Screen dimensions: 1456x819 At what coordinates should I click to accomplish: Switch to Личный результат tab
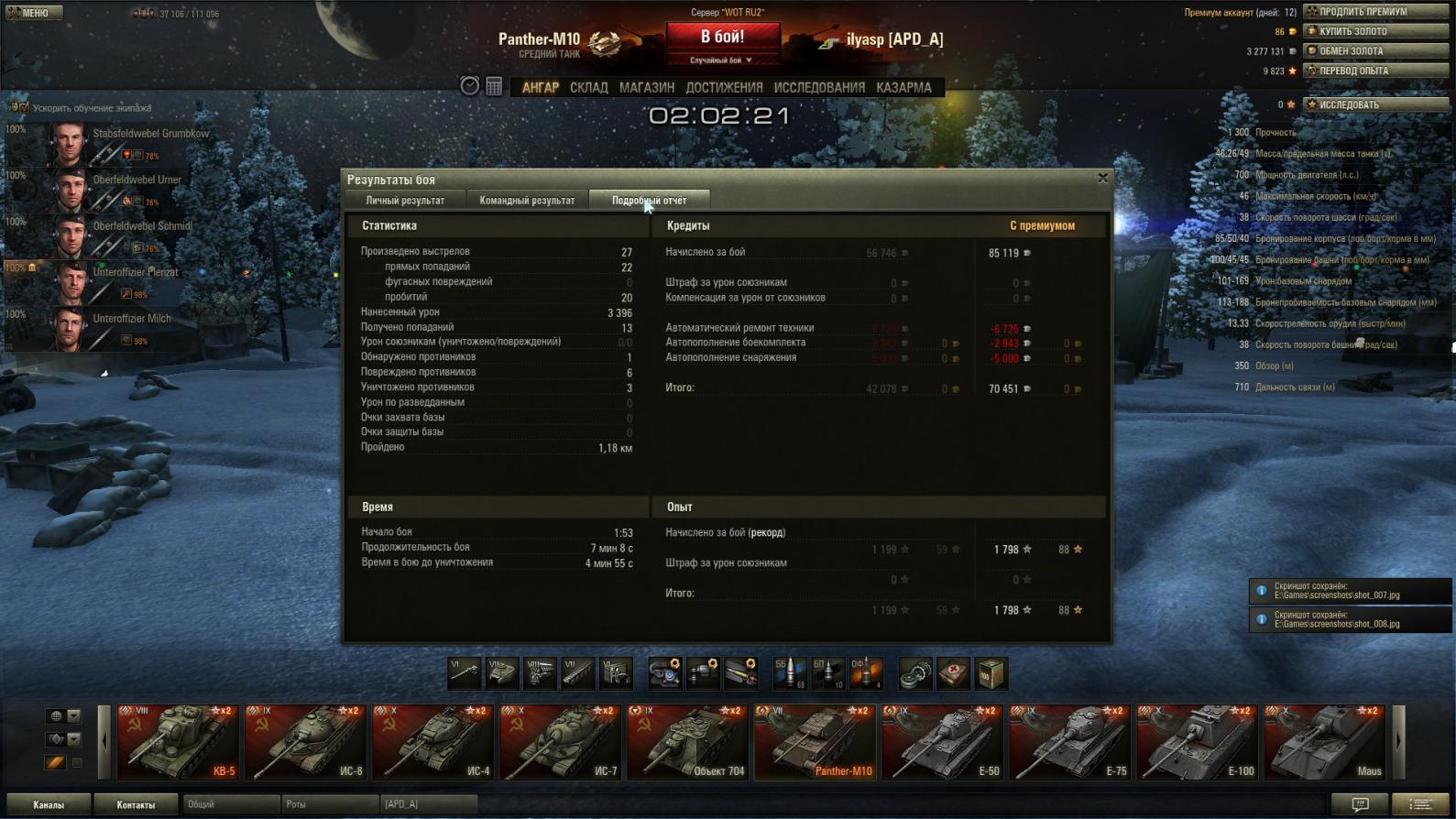(x=405, y=201)
